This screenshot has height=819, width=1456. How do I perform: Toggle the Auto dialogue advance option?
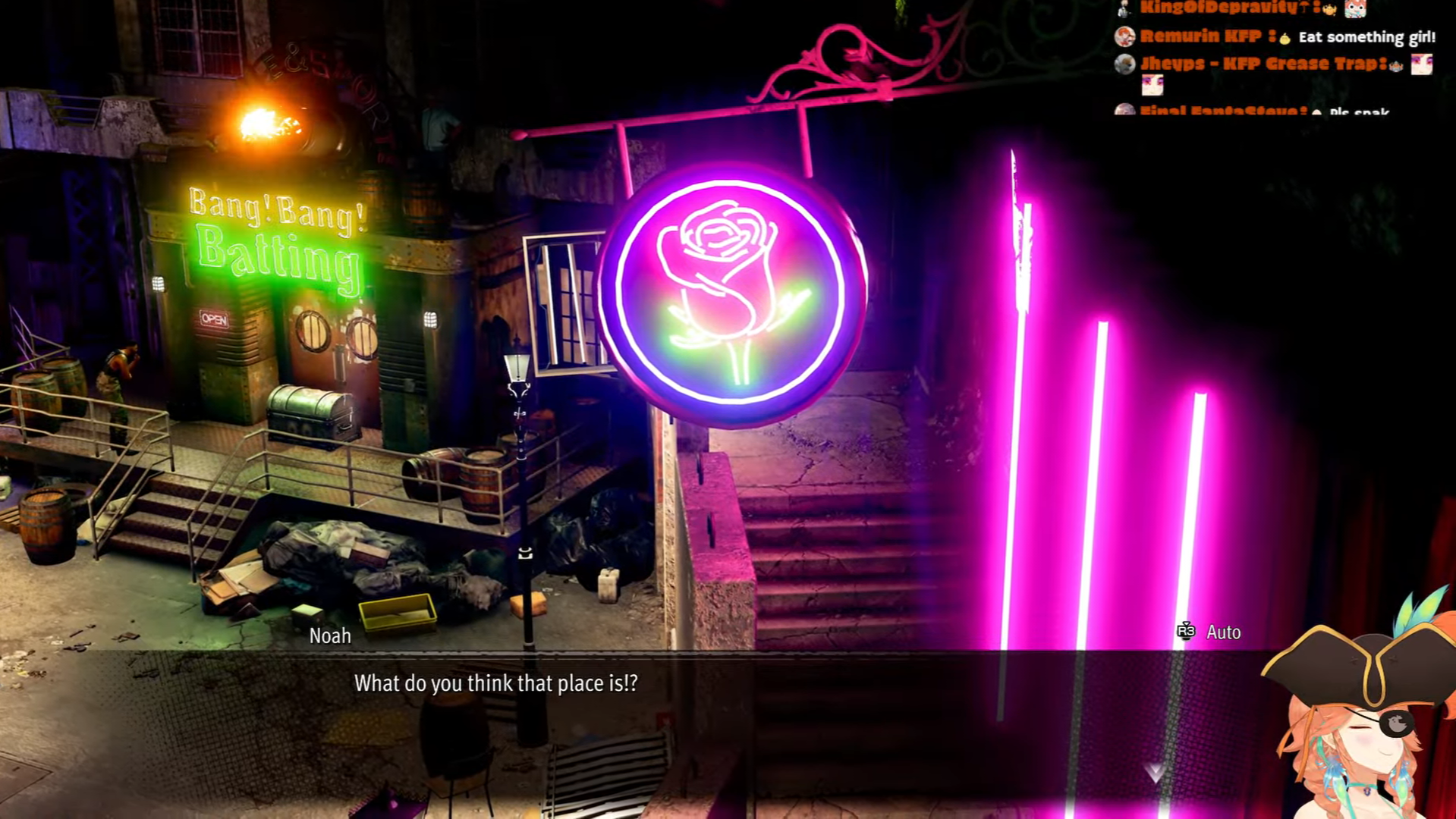click(1210, 632)
